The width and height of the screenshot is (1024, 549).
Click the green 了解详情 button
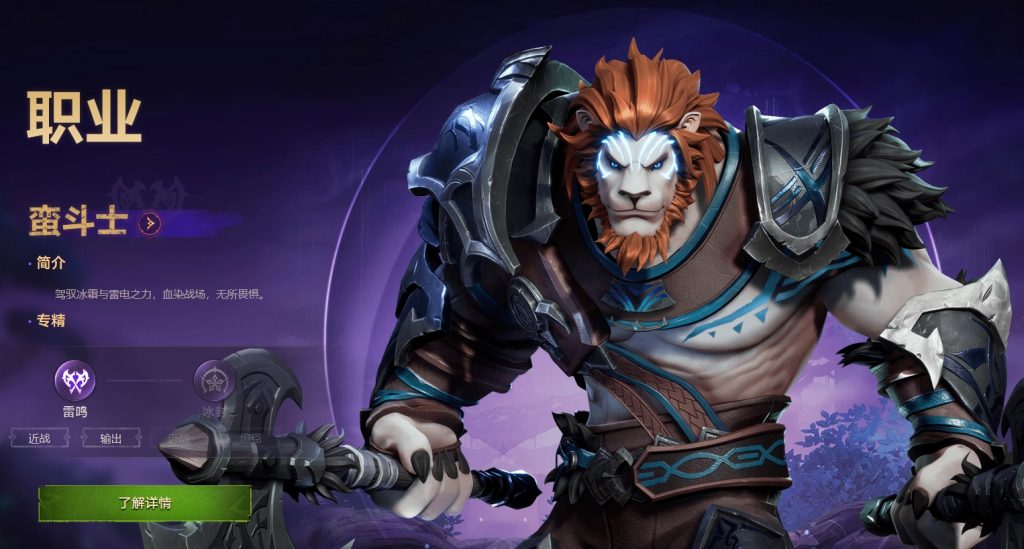click(x=145, y=503)
